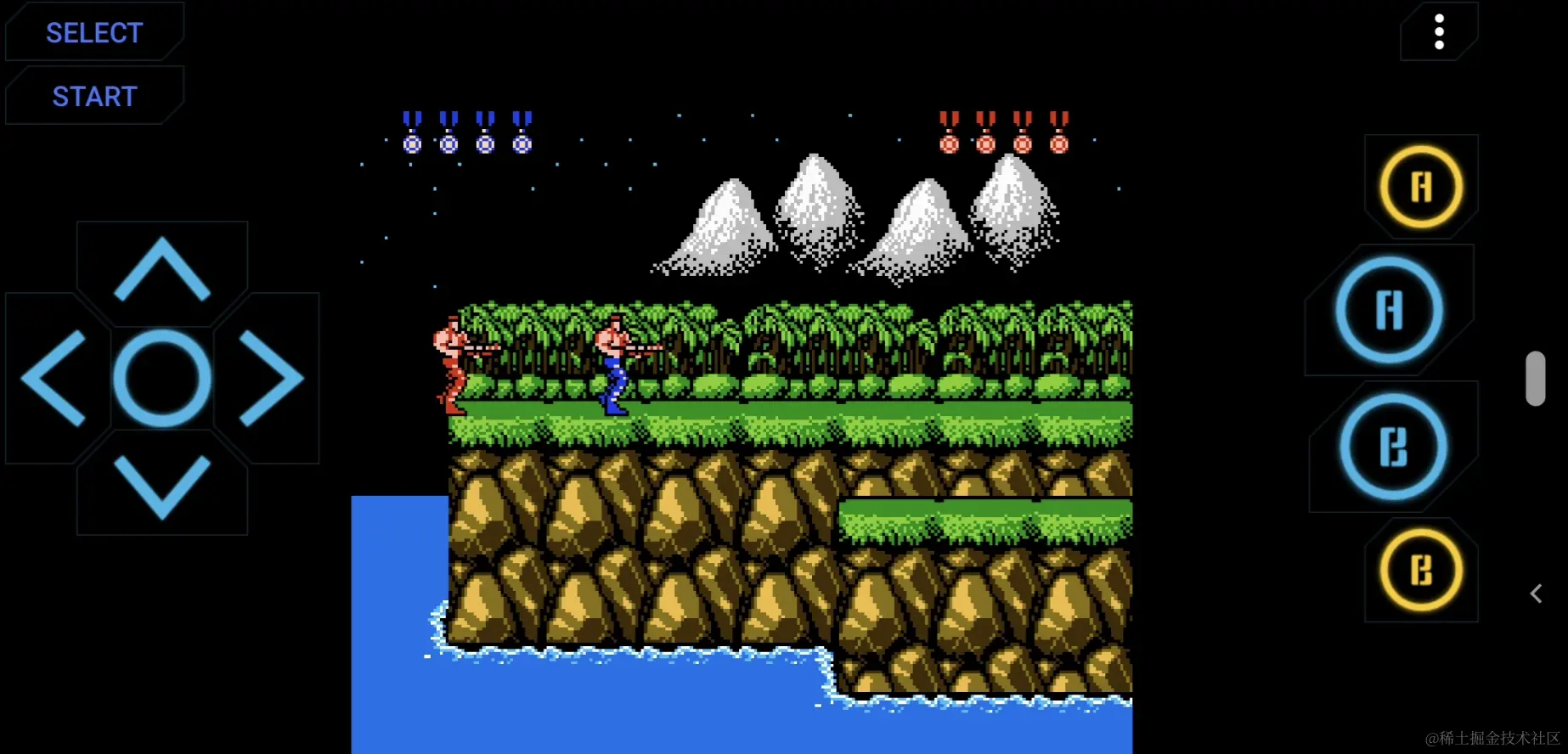Tap the blue A button

(x=1389, y=310)
